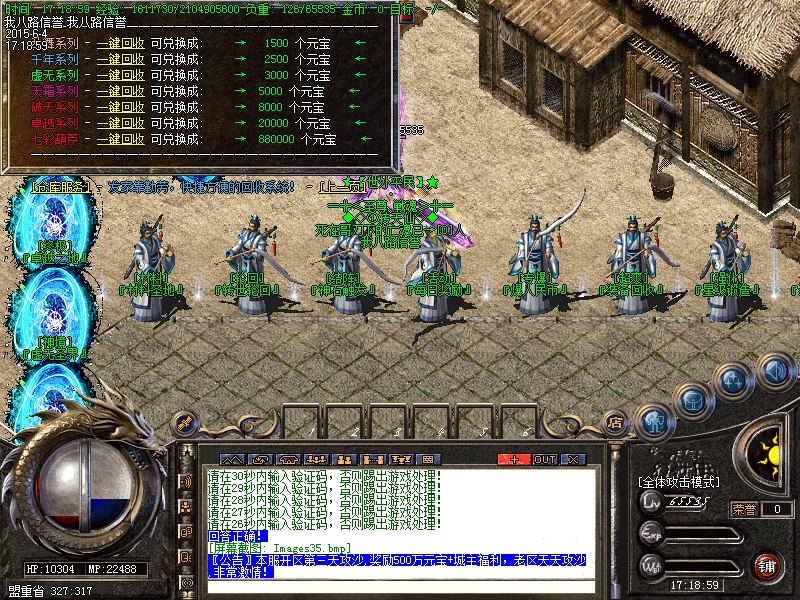Select 一键回收 for 破天系列 items
The height and width of the screenshot is (600, 800).
pyautogui.click(x=120, y=107)
